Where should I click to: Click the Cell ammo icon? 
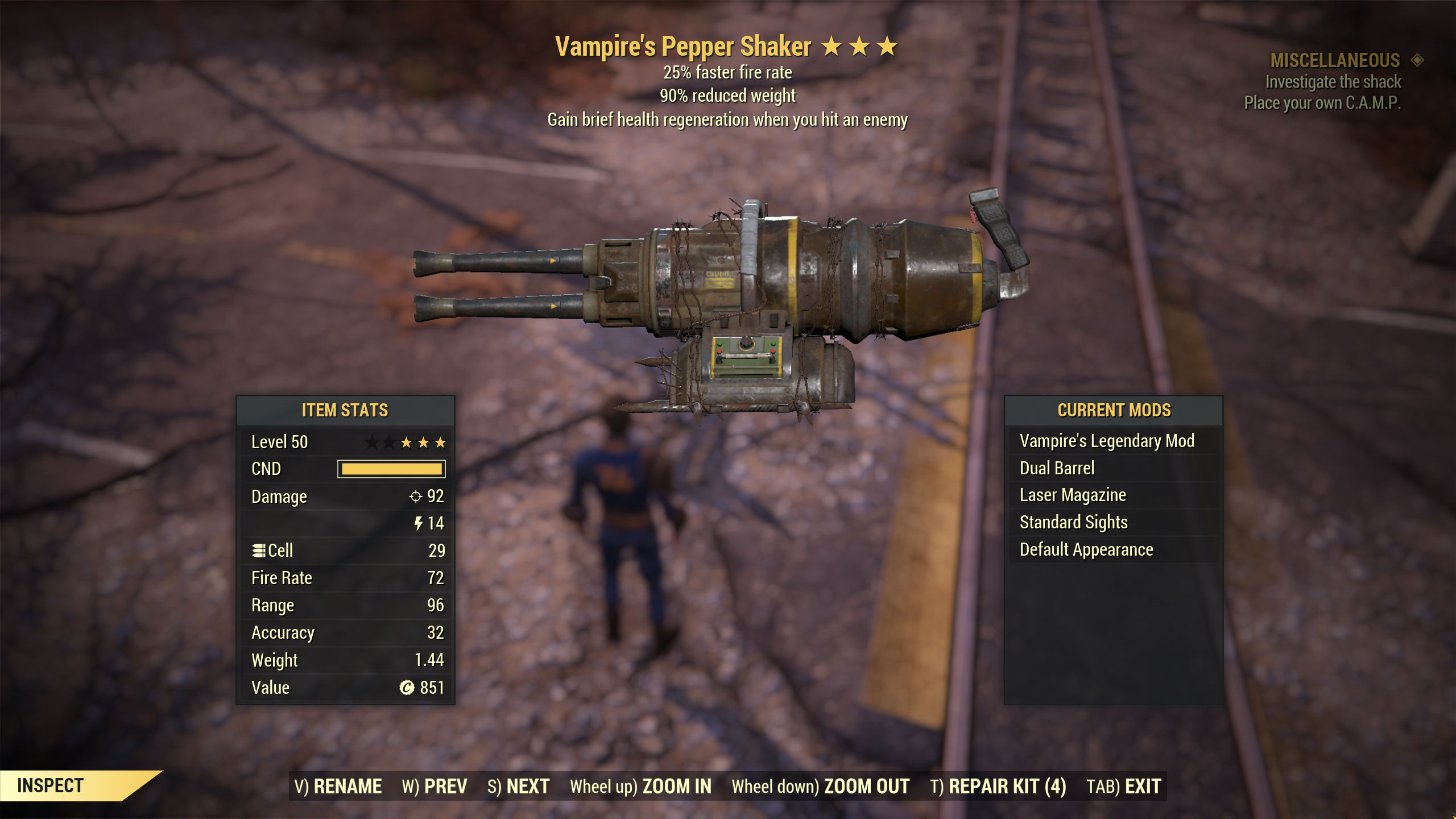[x=258, y=550]
